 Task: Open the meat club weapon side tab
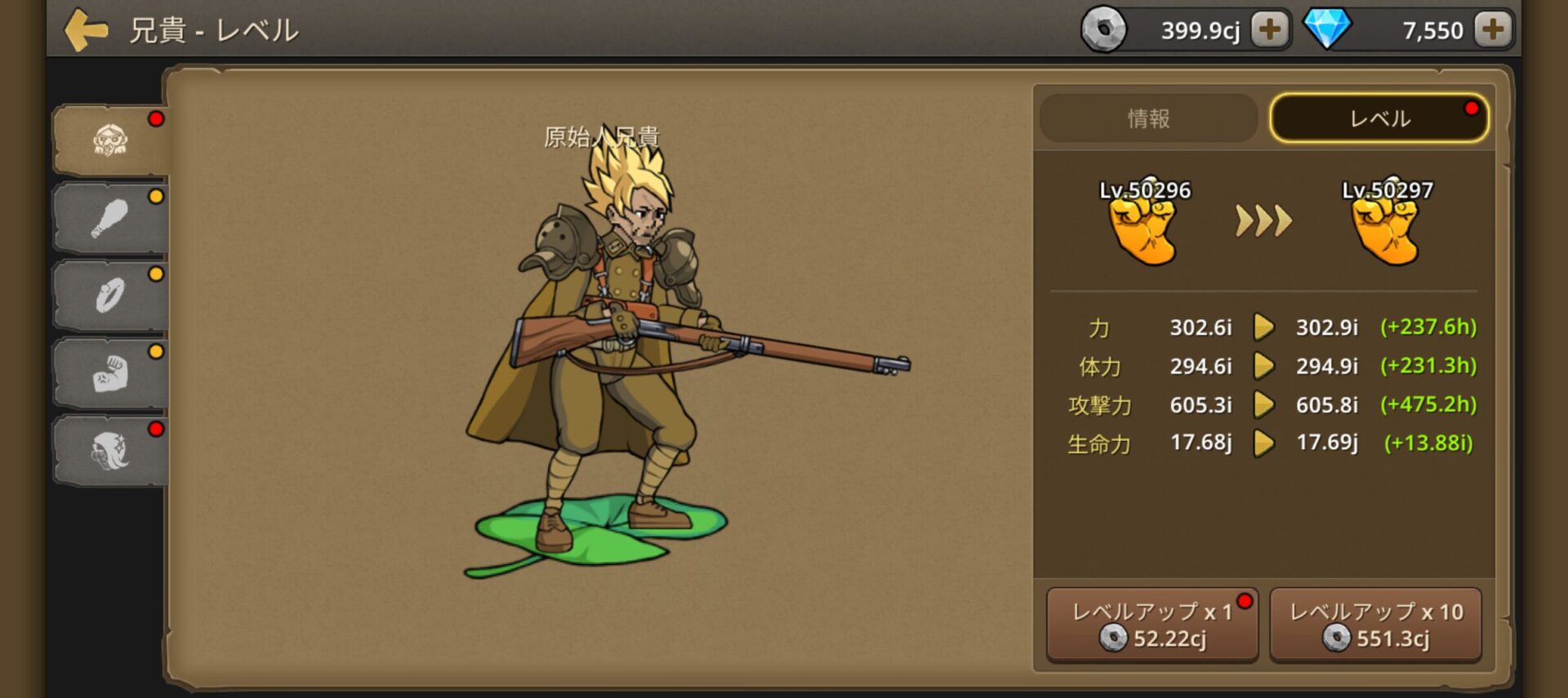[x=110, y=218]
